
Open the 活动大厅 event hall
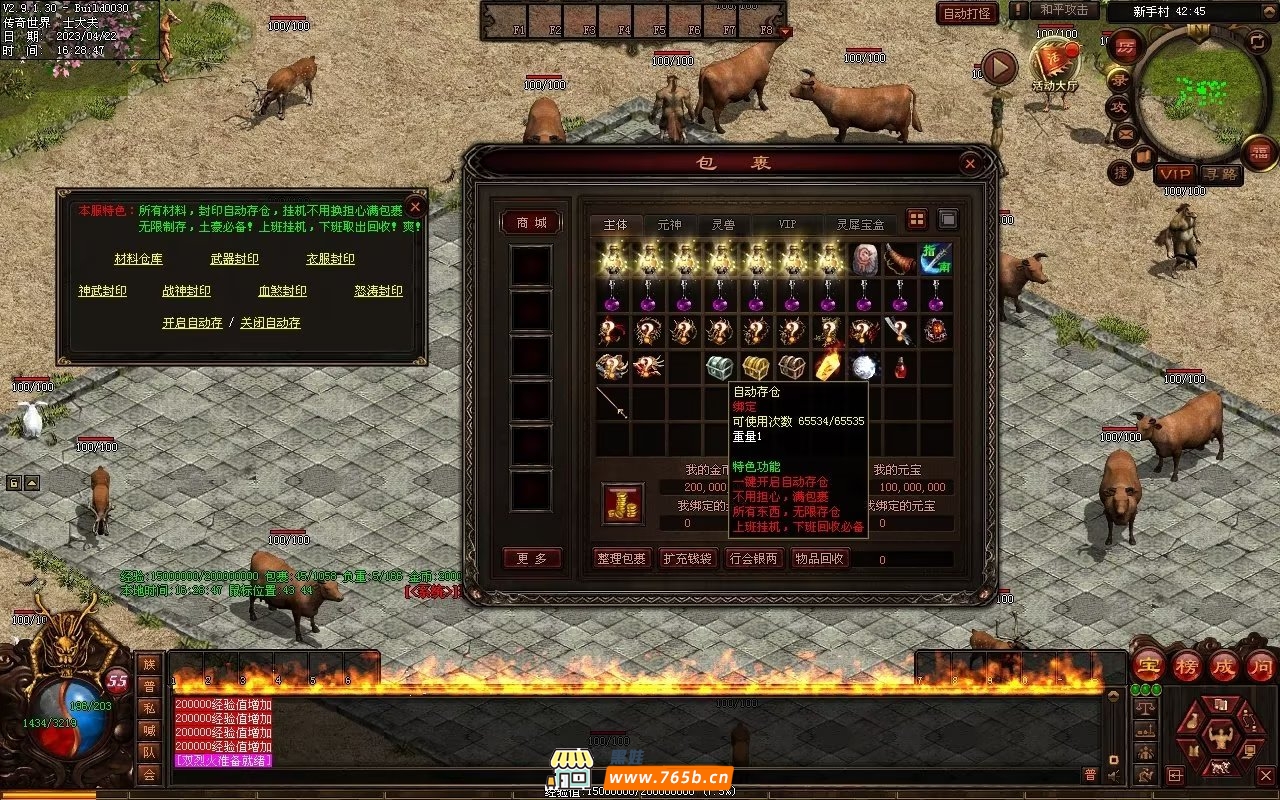click(x=1054, y=65)
